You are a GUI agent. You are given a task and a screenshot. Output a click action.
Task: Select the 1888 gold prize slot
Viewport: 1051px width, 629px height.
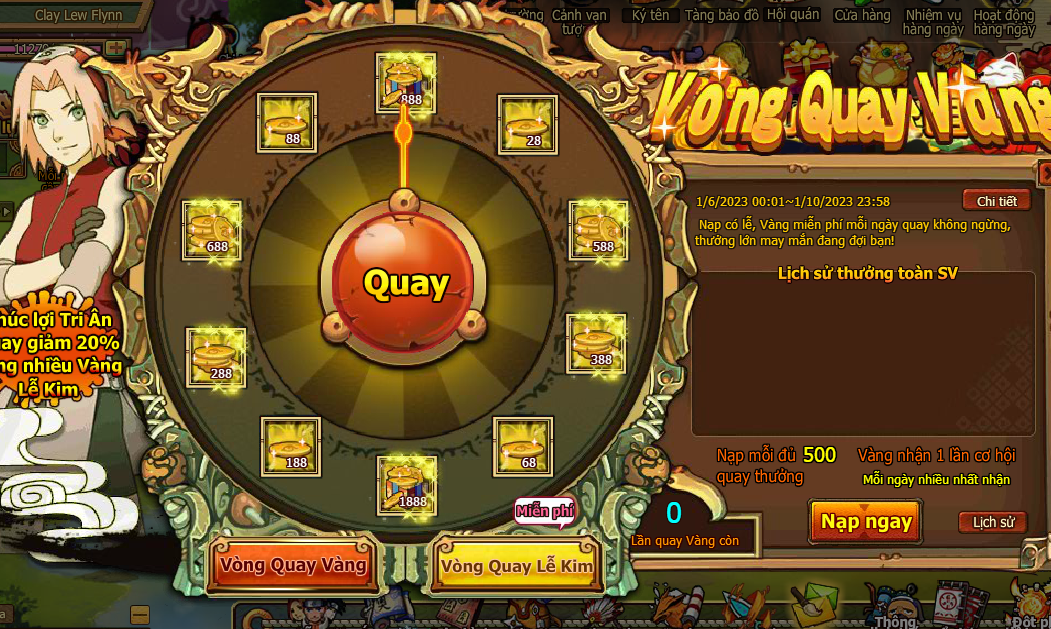[406, 485]
